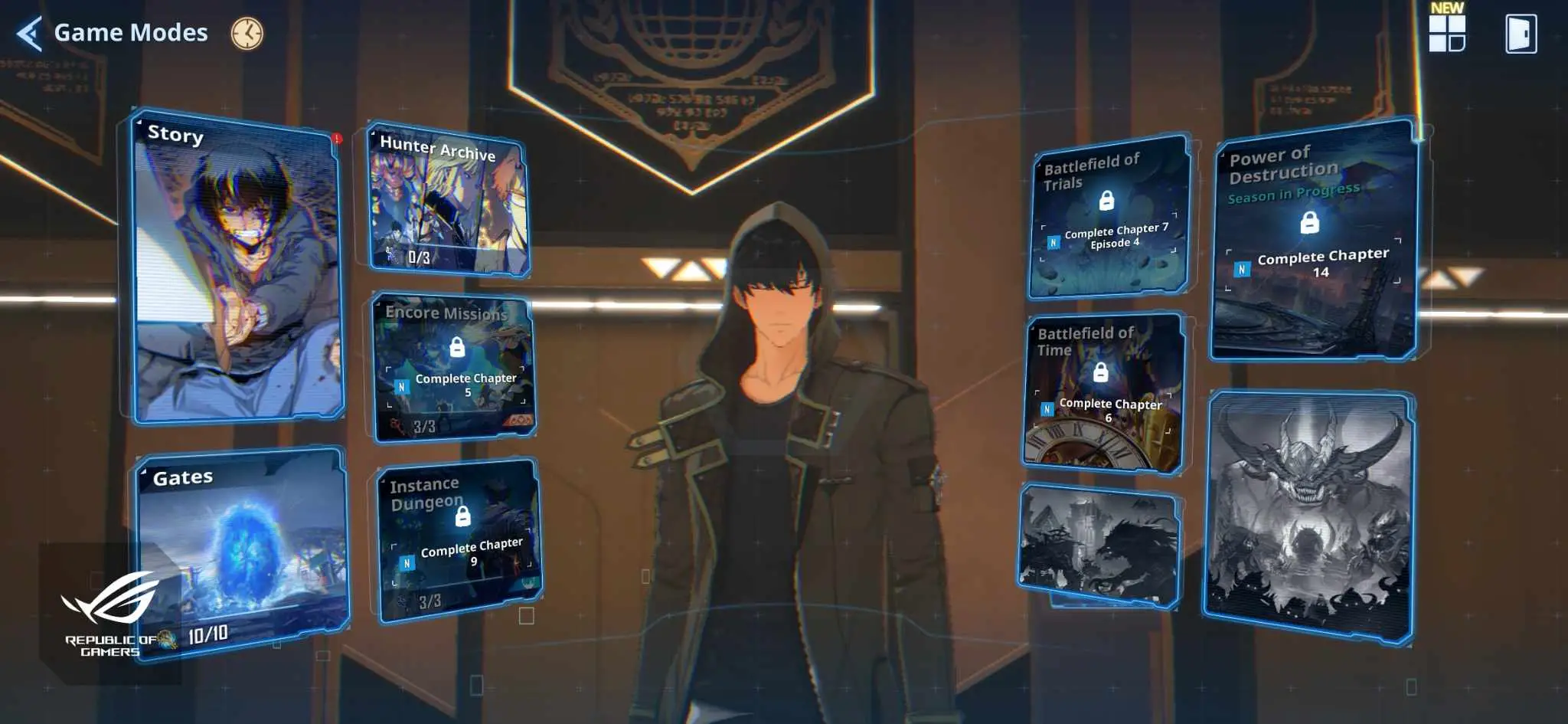
Task: Select the greyed-out horned demon card
Action: tap(1308, 517)
